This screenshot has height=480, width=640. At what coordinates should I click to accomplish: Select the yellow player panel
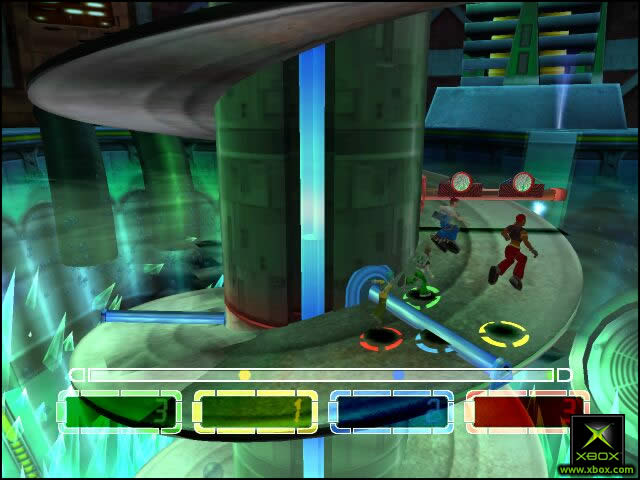255,411
